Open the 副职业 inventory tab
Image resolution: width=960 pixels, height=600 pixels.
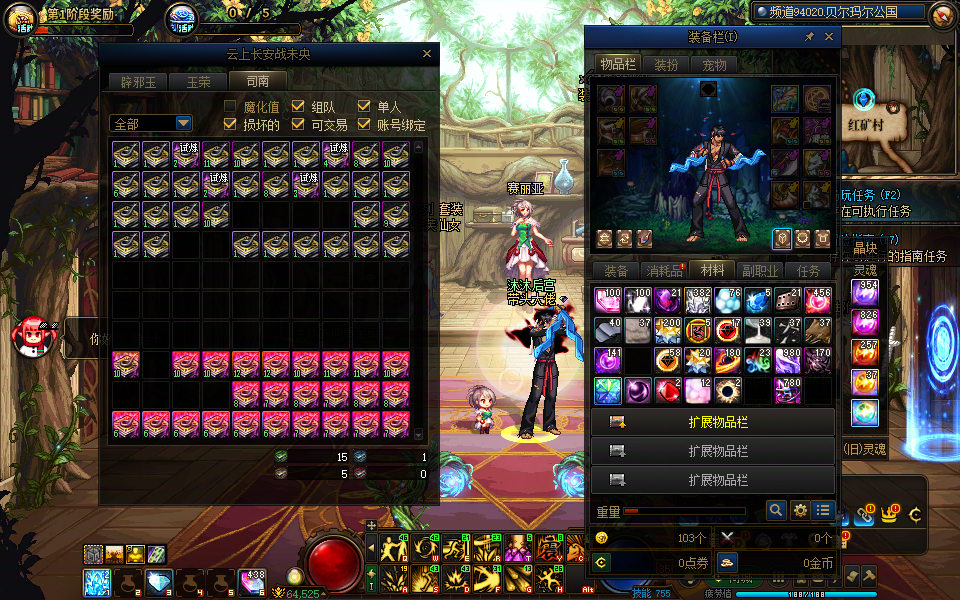click(761, 271)
